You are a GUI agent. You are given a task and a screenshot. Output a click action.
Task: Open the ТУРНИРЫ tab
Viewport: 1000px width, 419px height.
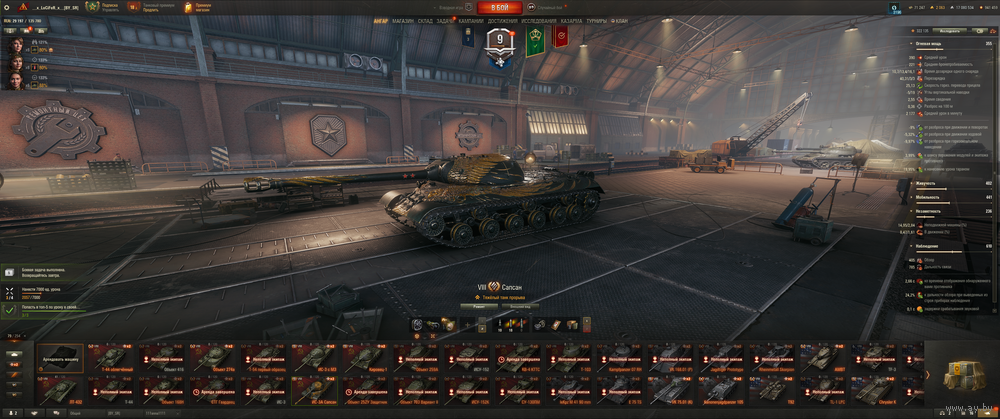tap(597, 20)
